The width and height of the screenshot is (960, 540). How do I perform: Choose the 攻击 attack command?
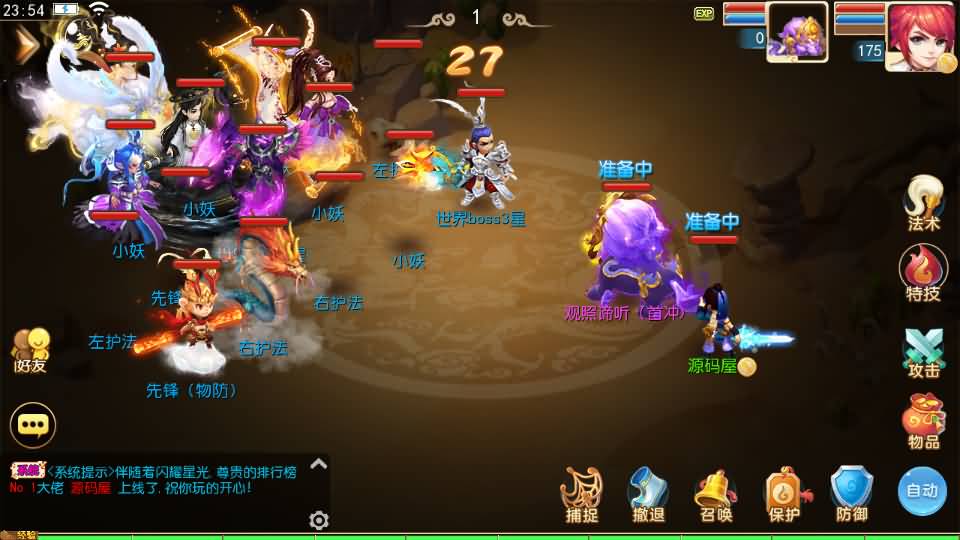(x=922, y=351)
